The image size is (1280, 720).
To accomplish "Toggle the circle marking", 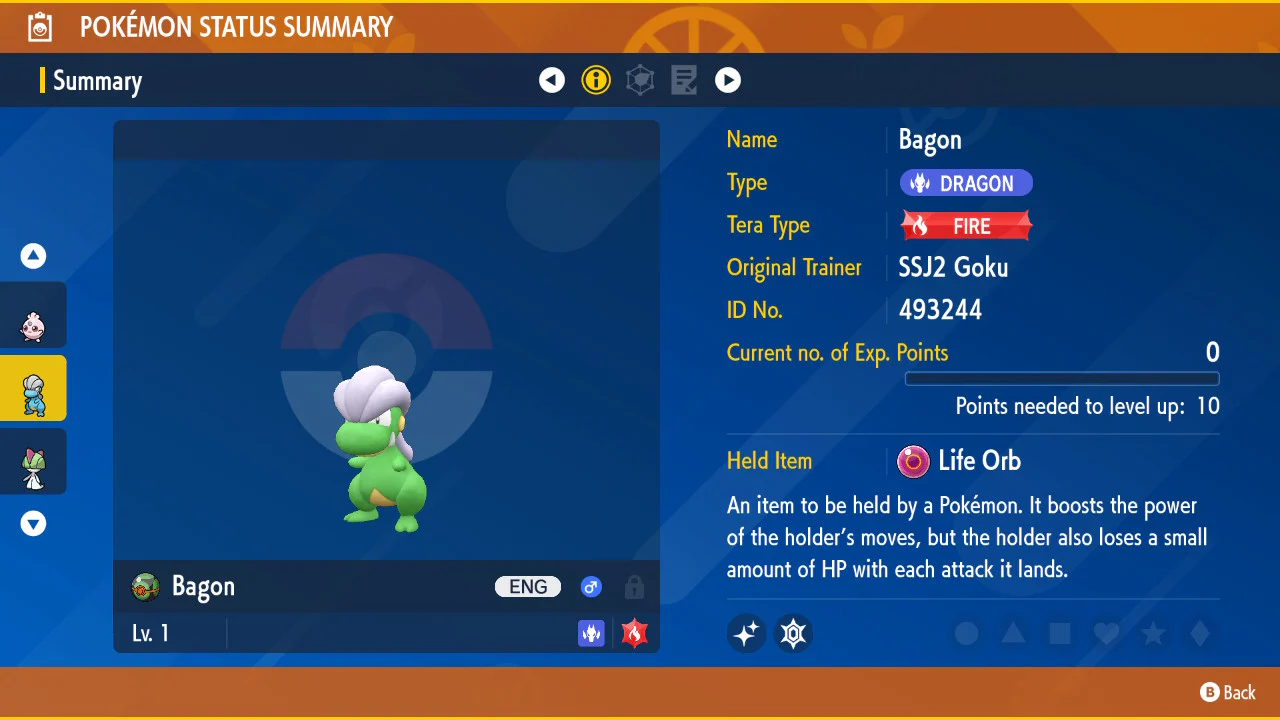I will (x=966, y=633).
